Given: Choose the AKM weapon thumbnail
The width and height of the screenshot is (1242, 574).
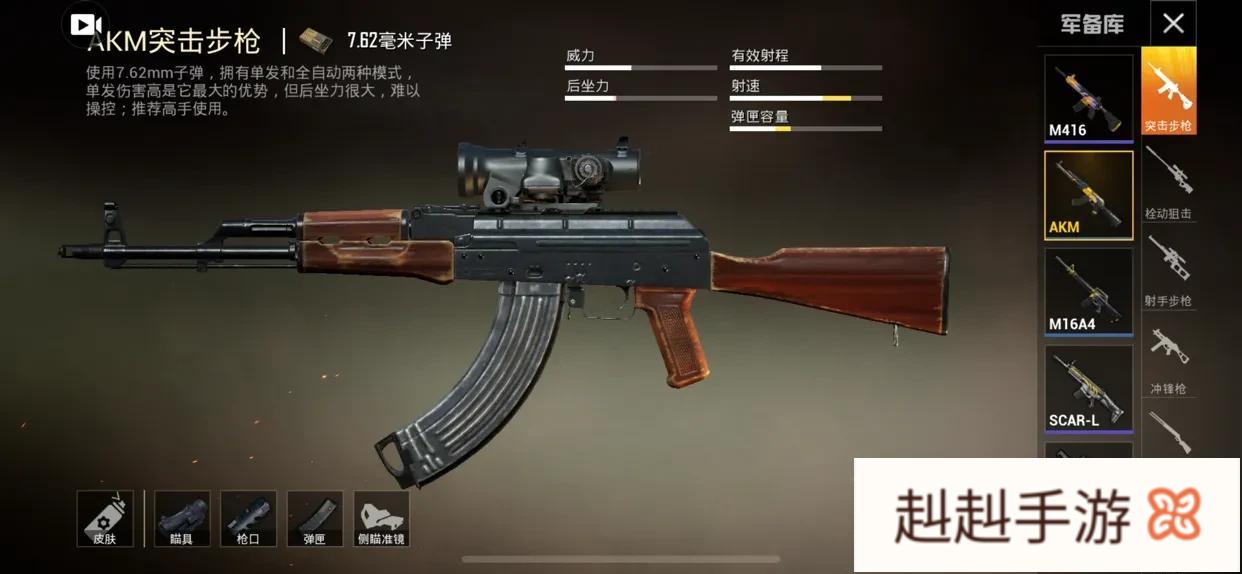Looking at the screenshot, I should point(1088,195).
